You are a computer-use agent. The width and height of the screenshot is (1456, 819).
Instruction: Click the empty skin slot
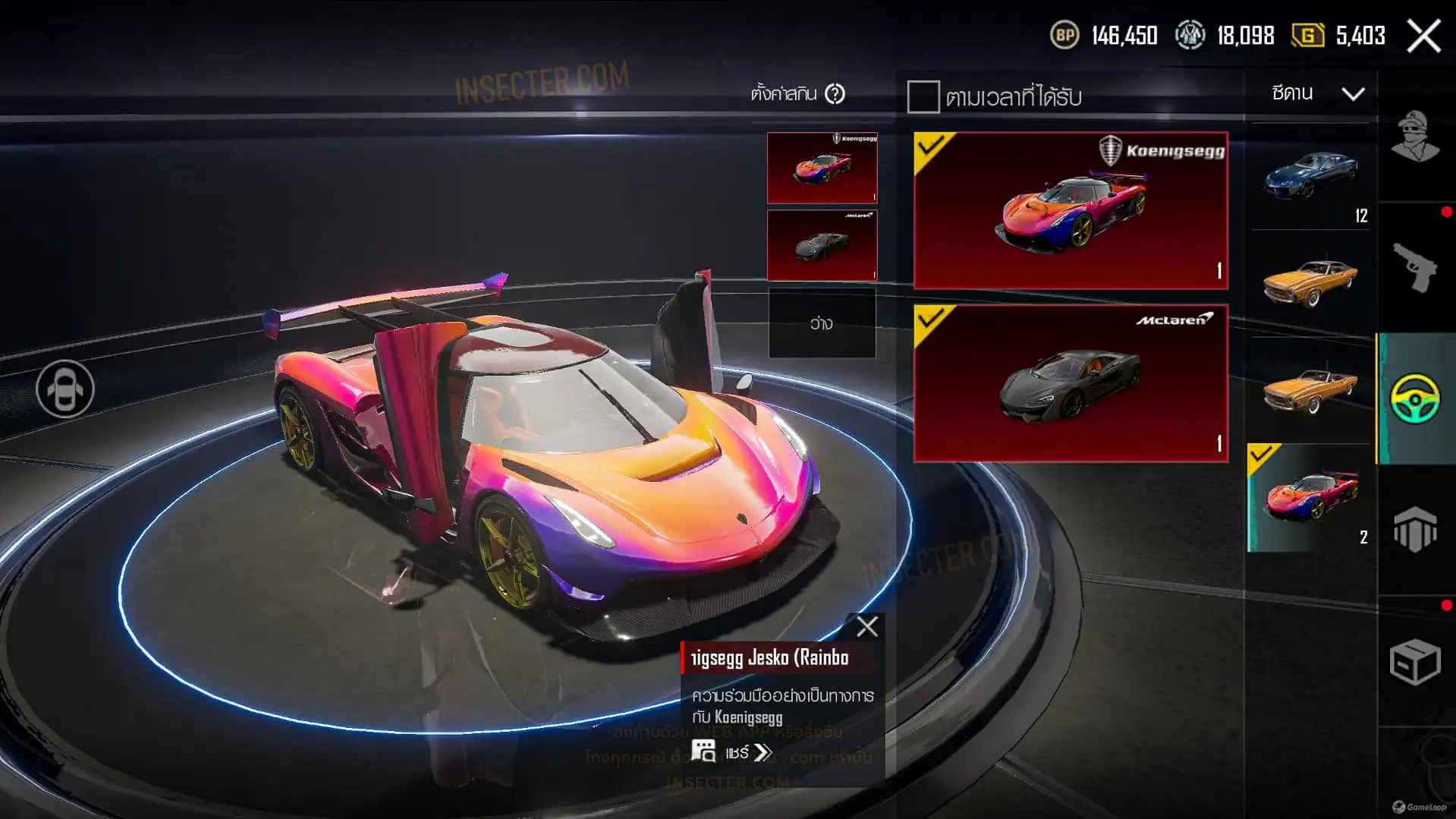coord(822,323)
